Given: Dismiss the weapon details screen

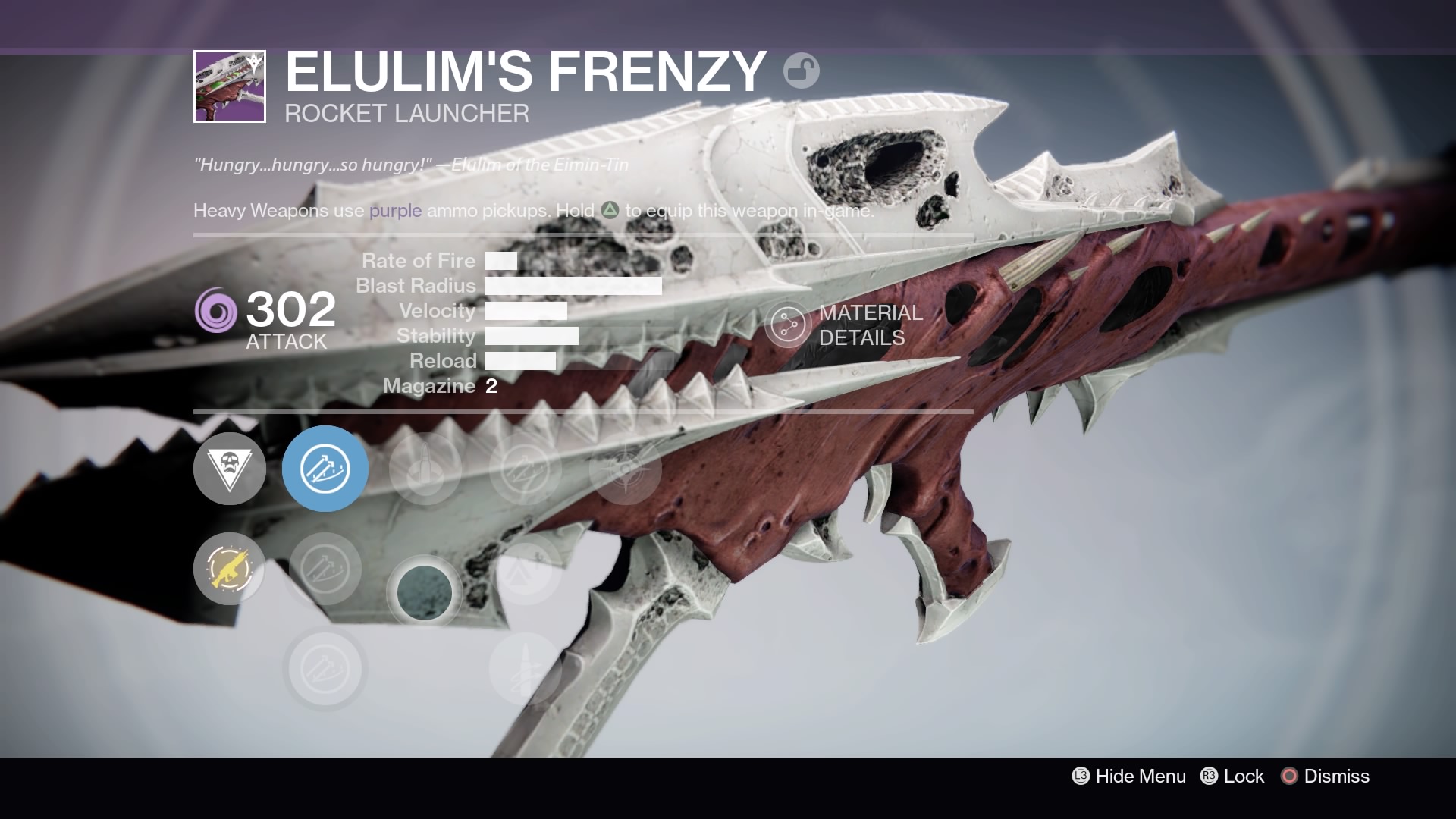Looking at the screenshot, I should click(x=1326, y=776).
